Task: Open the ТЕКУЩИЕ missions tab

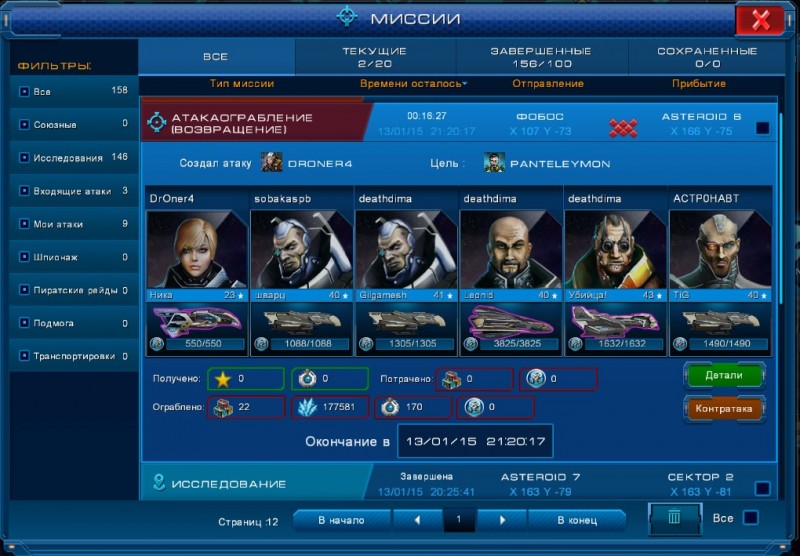Action: click(374, 57)
